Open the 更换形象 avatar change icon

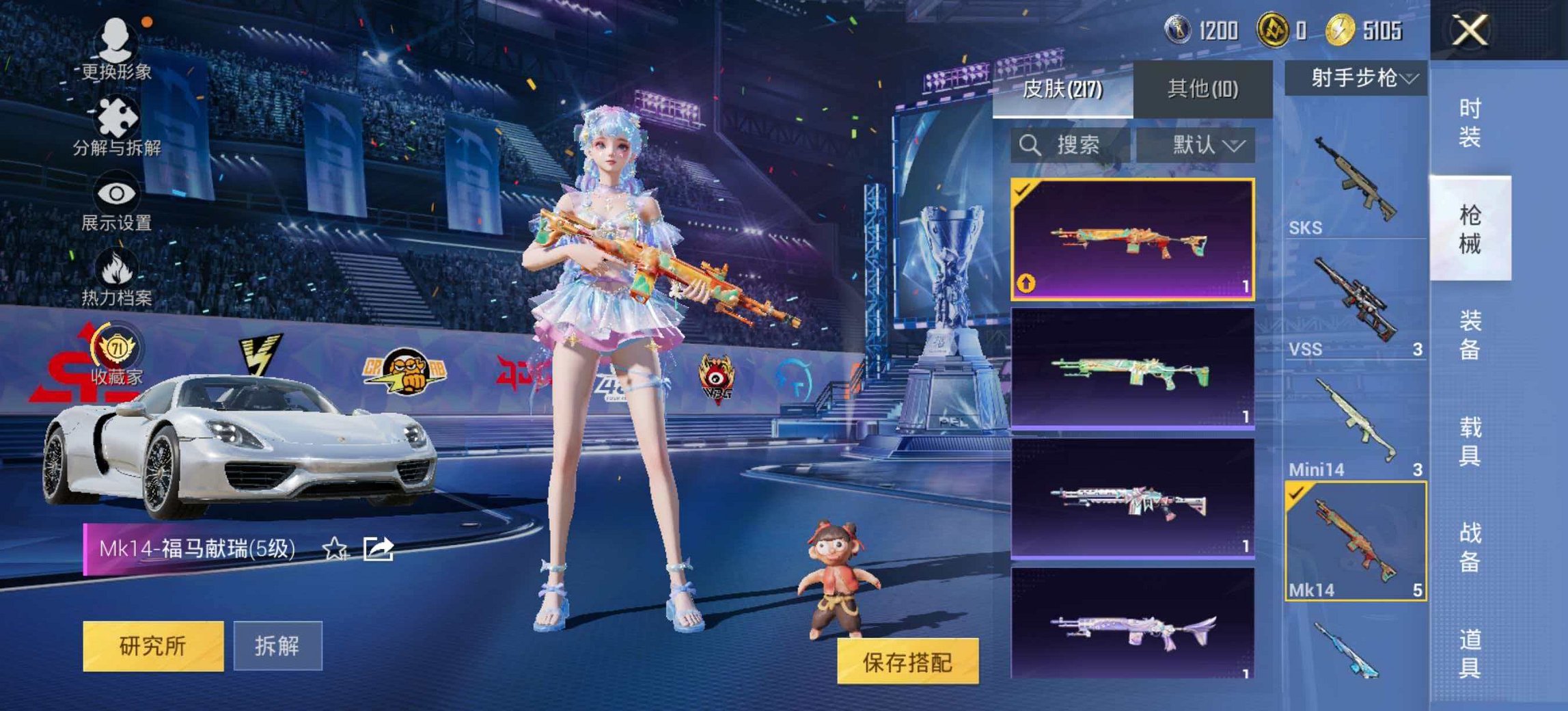116,38
